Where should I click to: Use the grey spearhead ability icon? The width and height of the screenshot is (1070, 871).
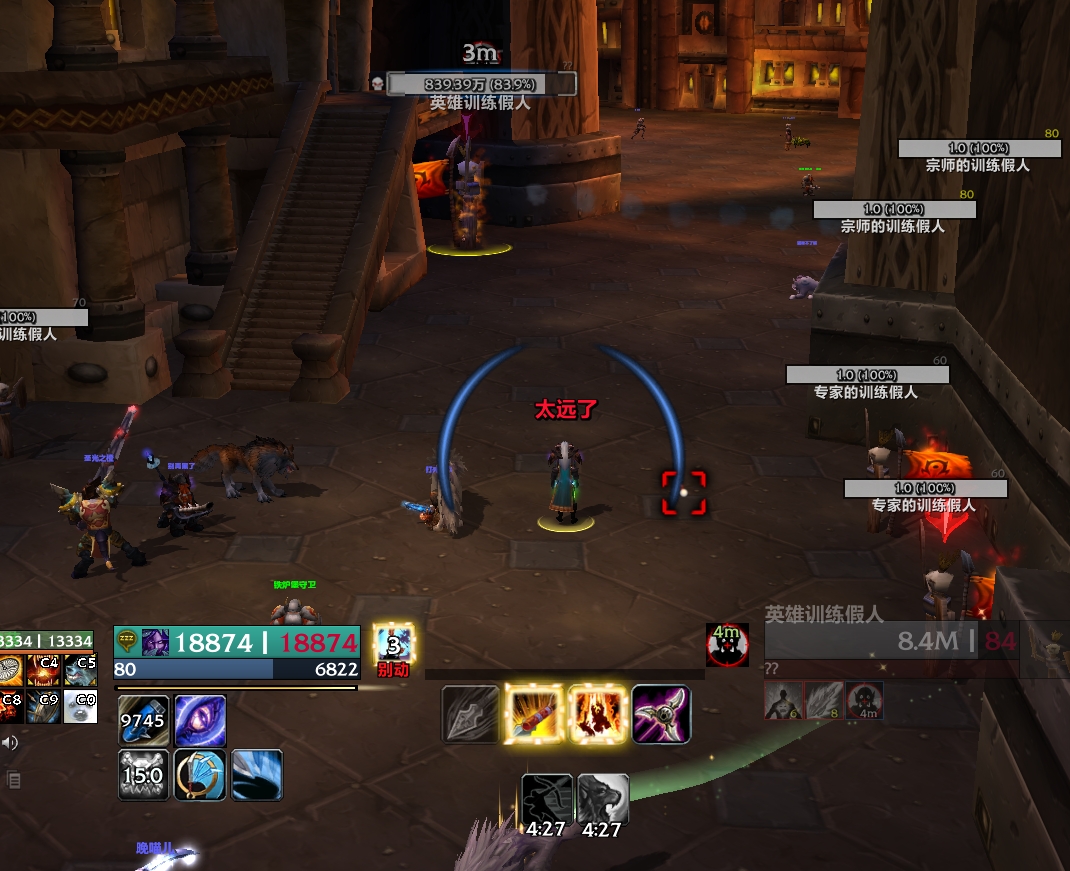[471, 714]
